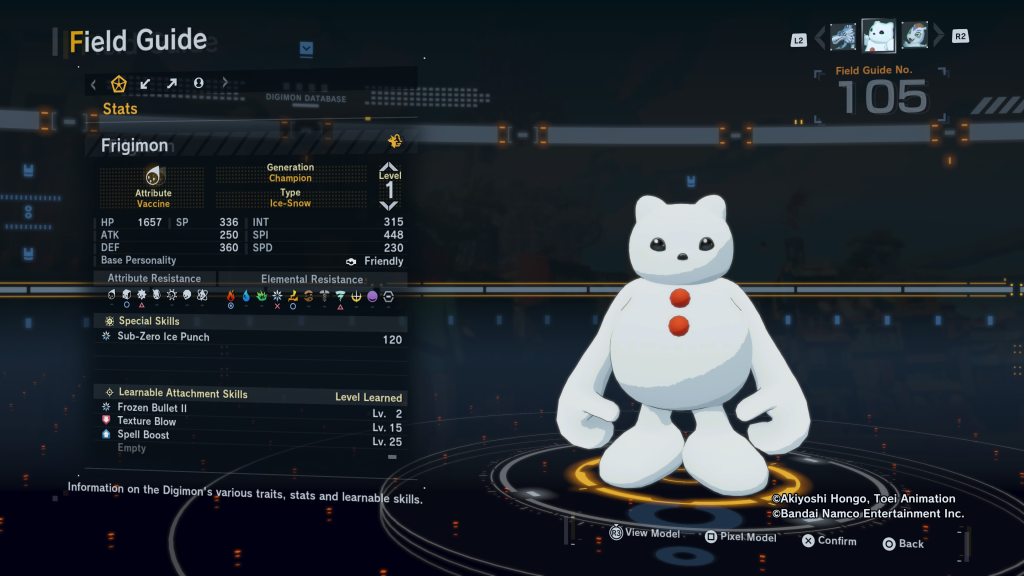Lower the level with the down arrow
The width and height of the screenshot is (1024, 576).
[x=389, y=205]
